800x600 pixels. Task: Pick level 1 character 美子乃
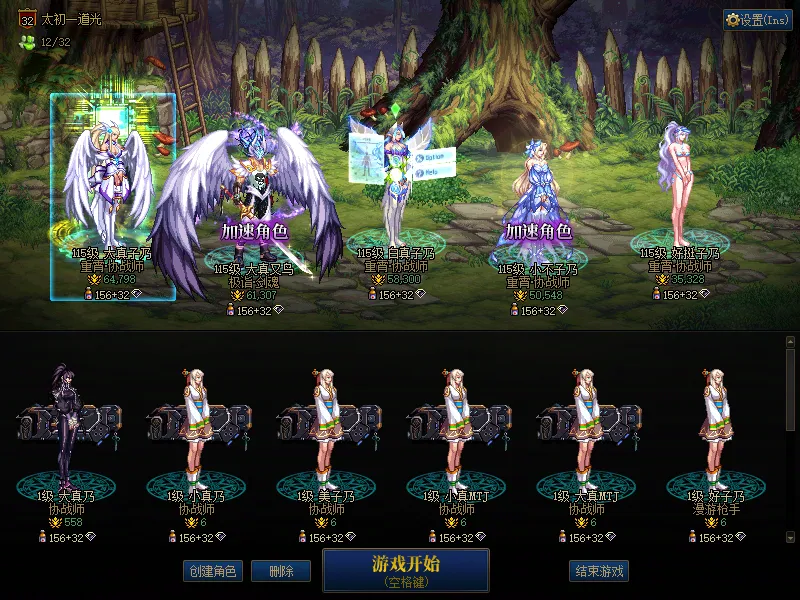point(326,430)
